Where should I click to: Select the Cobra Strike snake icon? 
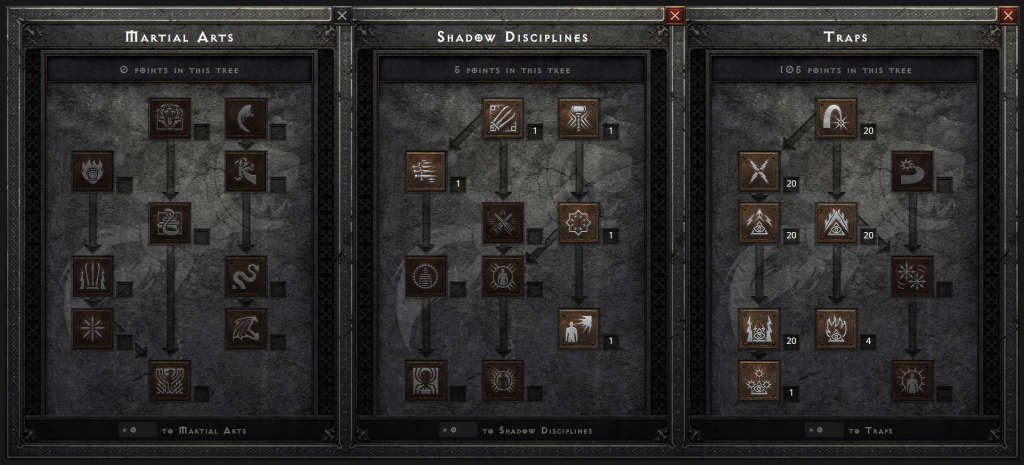(170, 222)
